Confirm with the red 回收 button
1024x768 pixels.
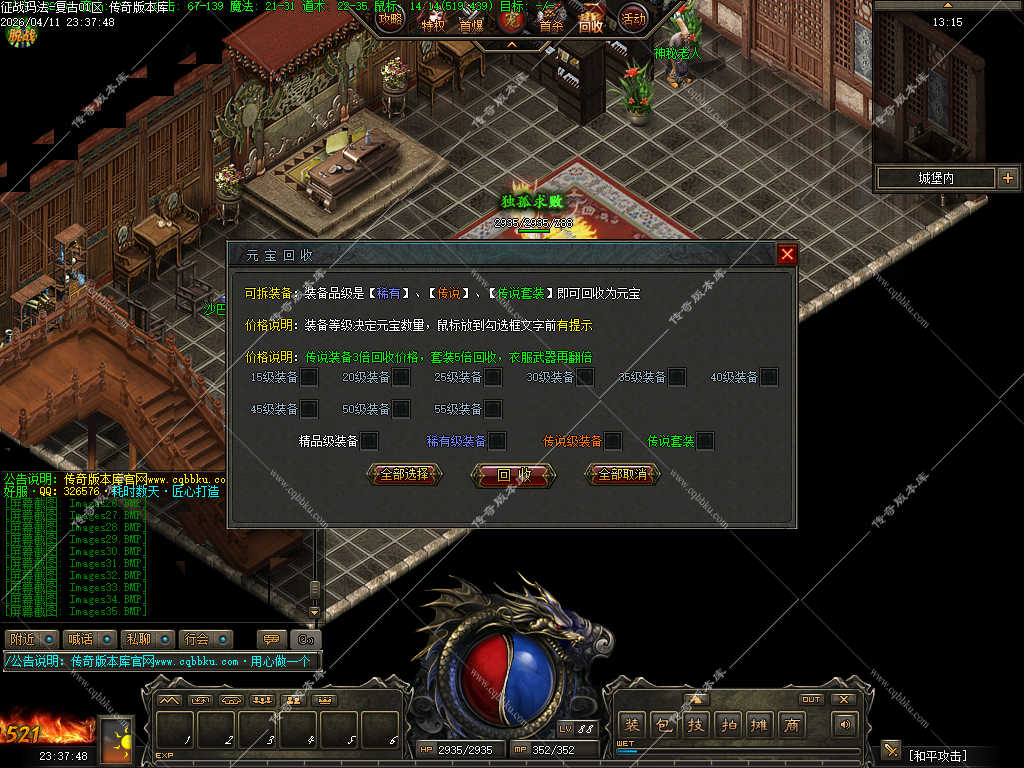coord(513,475)
